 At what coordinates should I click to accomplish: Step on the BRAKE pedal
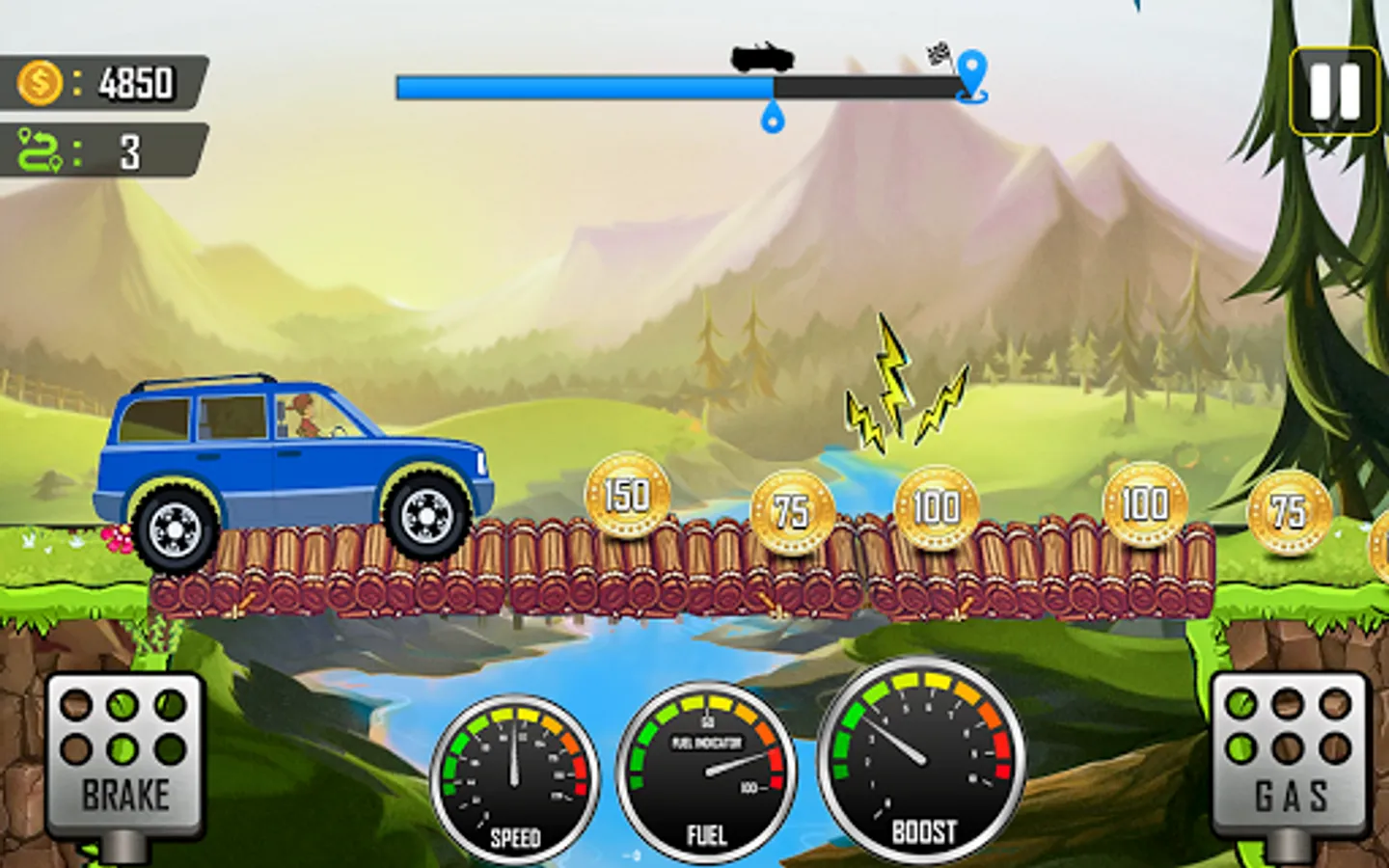coord(125,756)
